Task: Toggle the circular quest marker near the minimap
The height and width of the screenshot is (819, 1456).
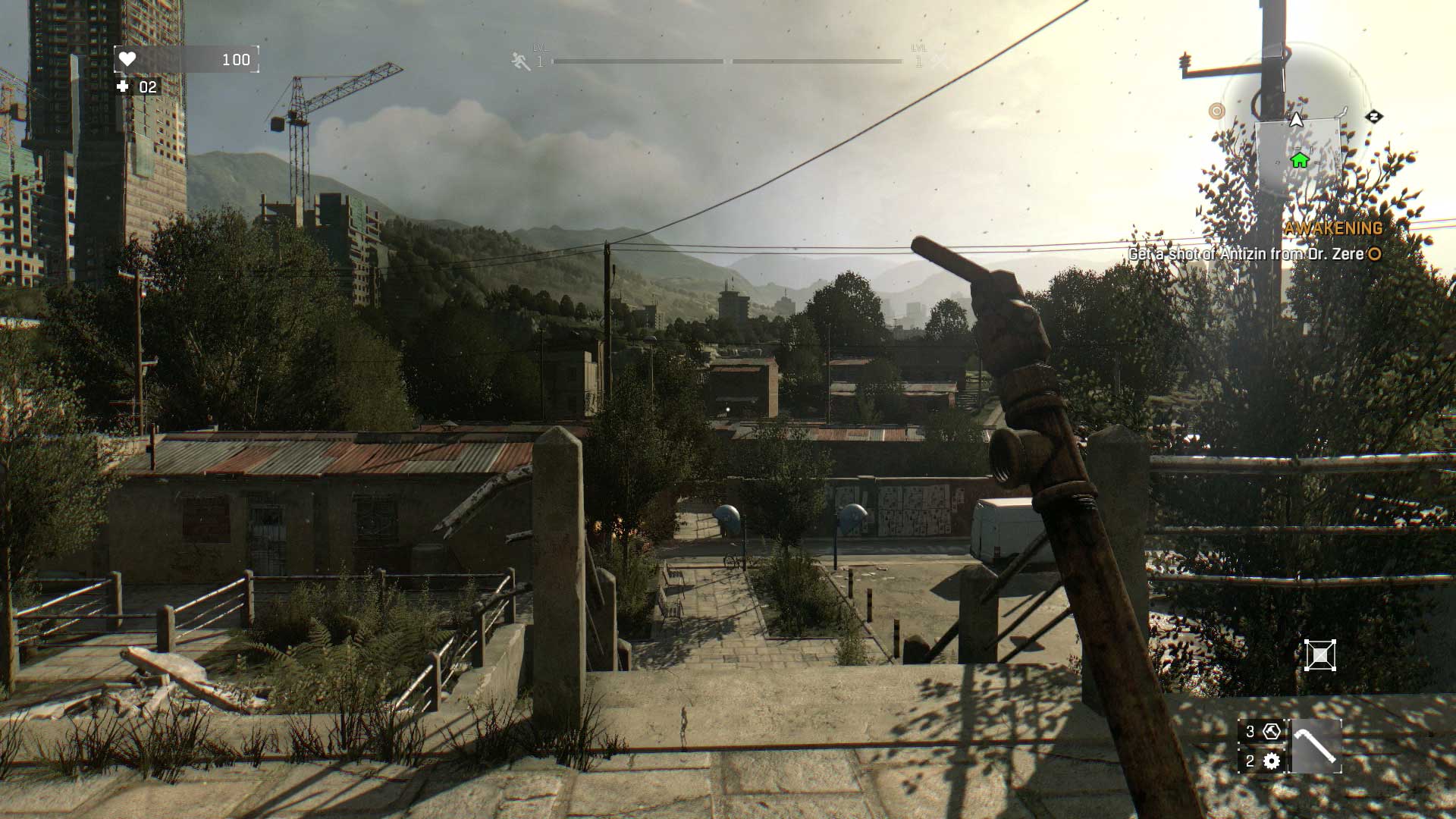Action: [1217, 111]
